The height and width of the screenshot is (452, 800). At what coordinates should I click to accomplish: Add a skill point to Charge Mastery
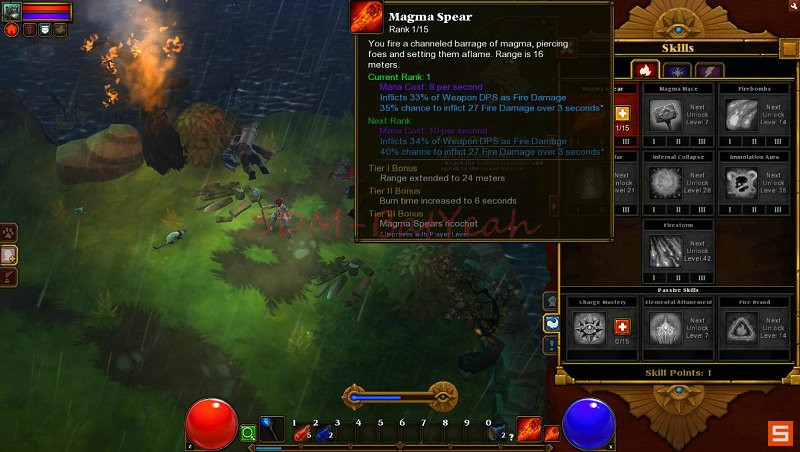point(622,327)
